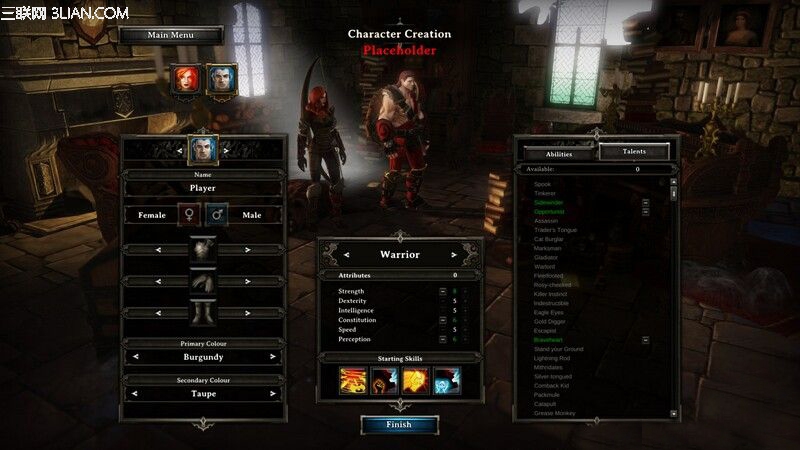The width and height of the screenshot is (800, 450).
Task: Decrease the Strength attribute
Action: 443,291
